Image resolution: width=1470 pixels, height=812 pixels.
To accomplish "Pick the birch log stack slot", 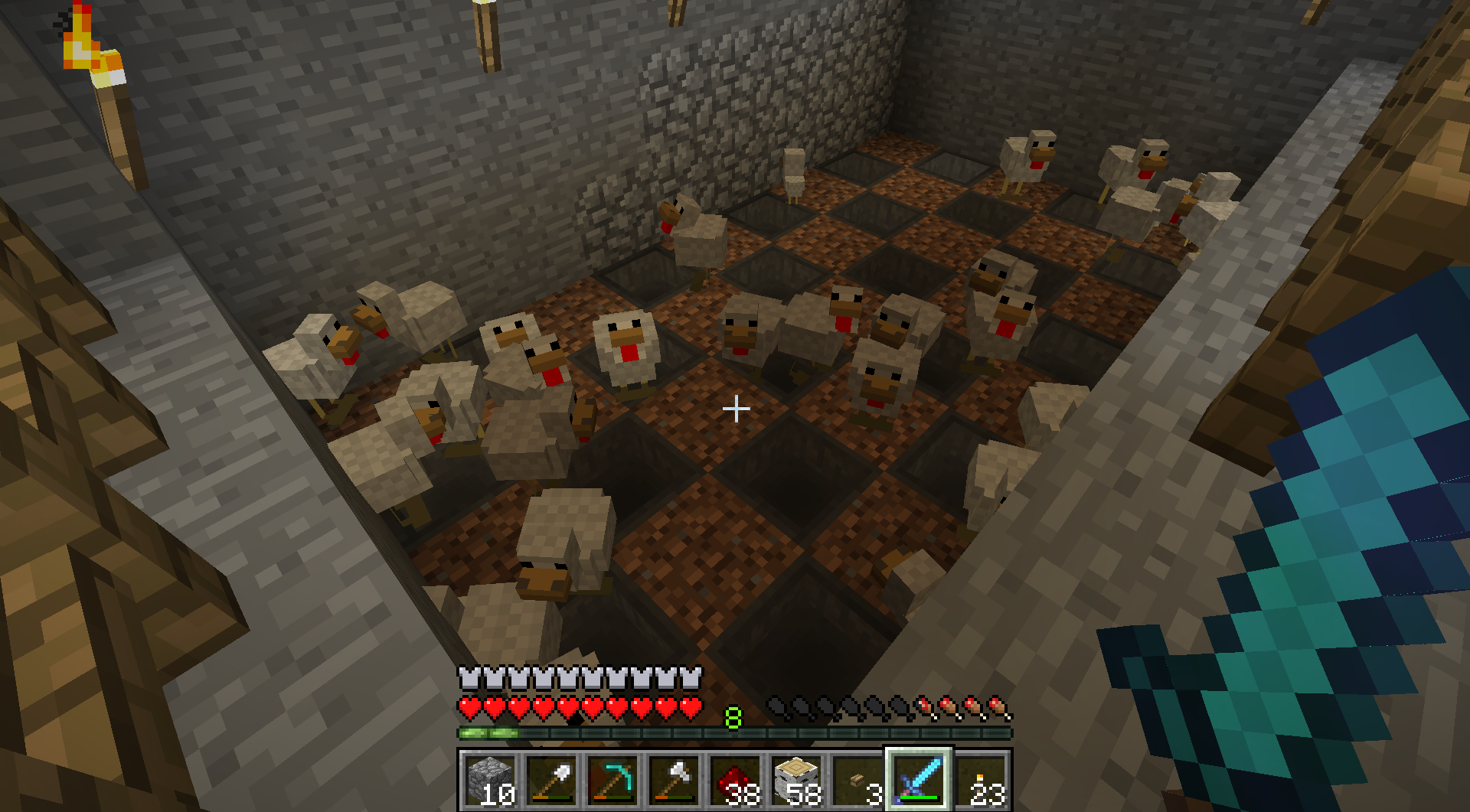I will click(796, 781).
